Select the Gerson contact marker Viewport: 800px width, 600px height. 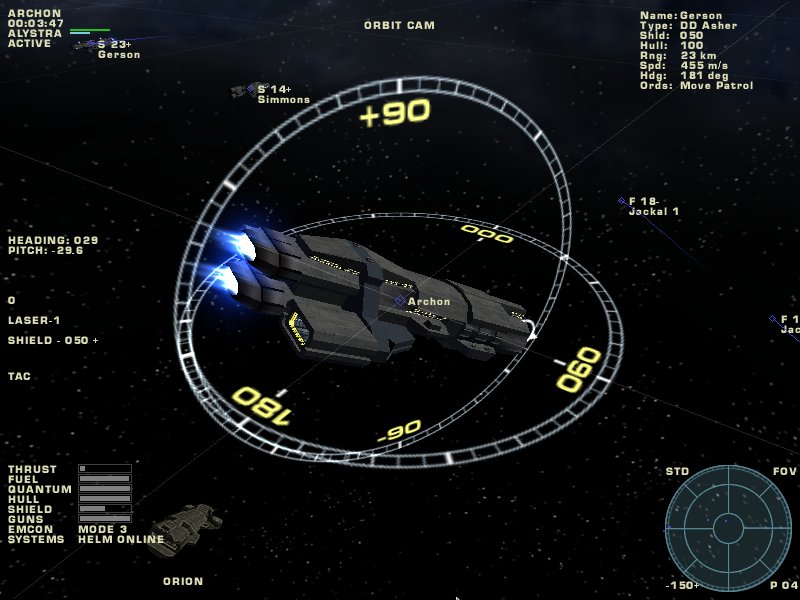[x=91, y=44]
